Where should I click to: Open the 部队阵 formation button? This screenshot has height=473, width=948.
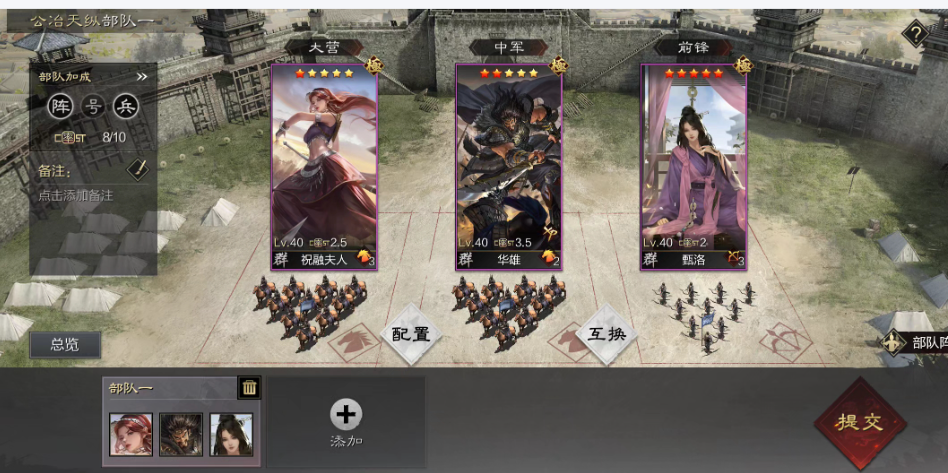coord(915,343)
